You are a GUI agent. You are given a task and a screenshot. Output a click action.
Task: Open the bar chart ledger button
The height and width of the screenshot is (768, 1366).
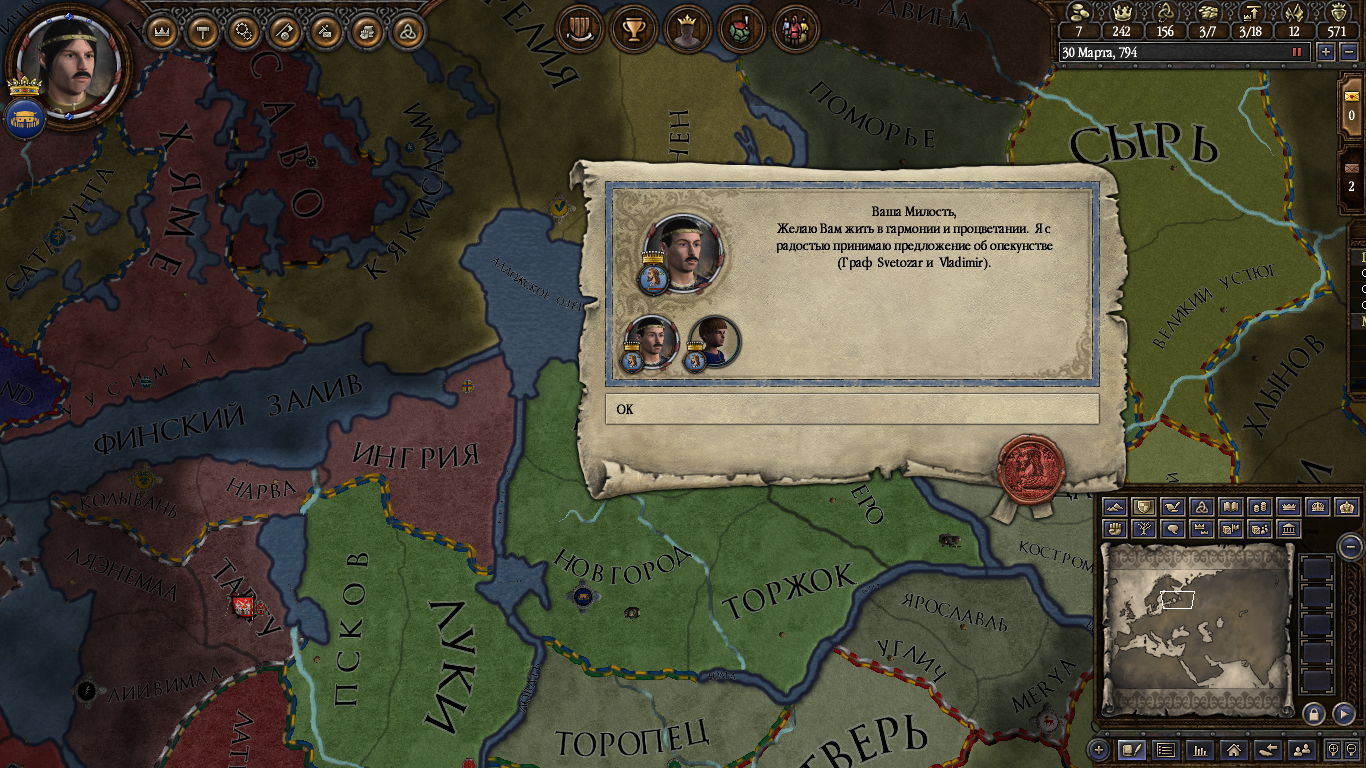point(1201,749)
